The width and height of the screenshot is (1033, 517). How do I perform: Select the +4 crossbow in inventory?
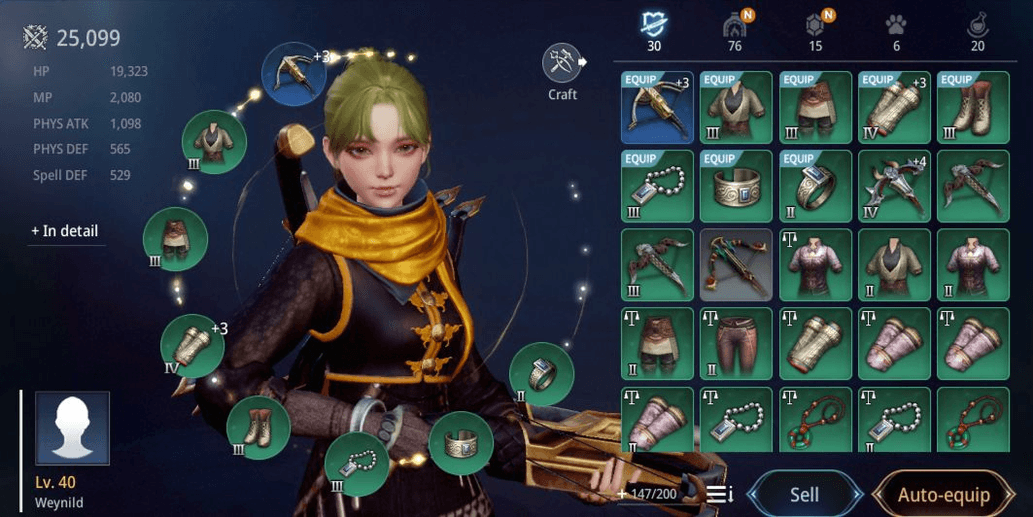[x=895, y=186]
